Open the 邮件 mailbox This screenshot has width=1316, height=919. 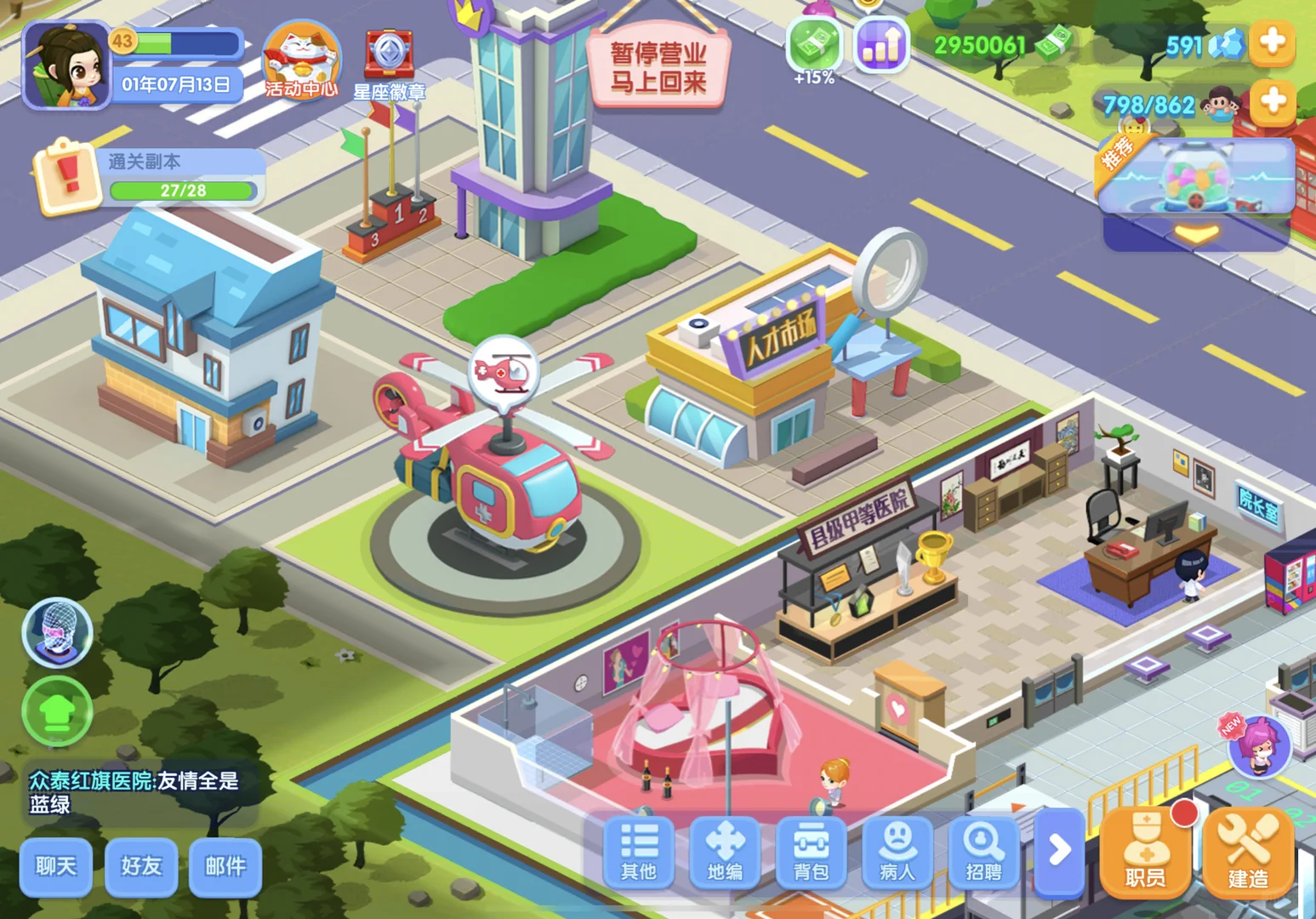225,866
